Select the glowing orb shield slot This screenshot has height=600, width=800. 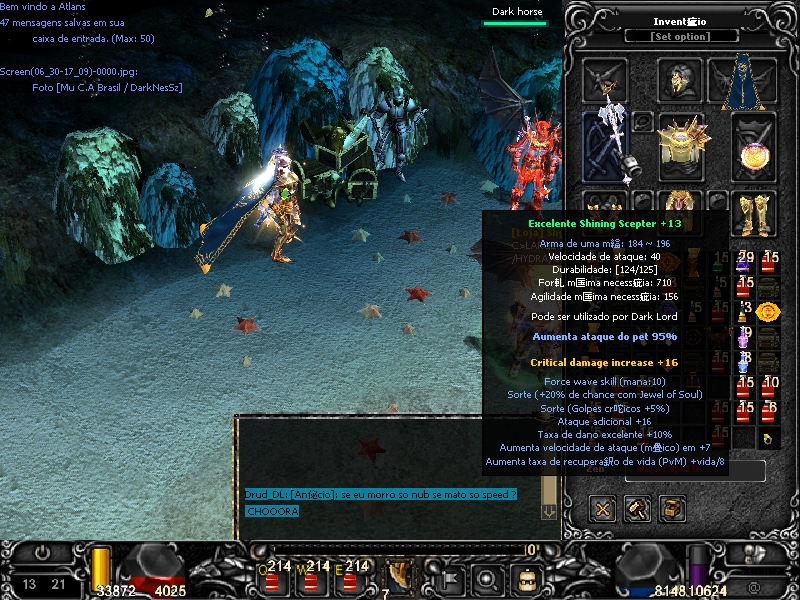754,148
